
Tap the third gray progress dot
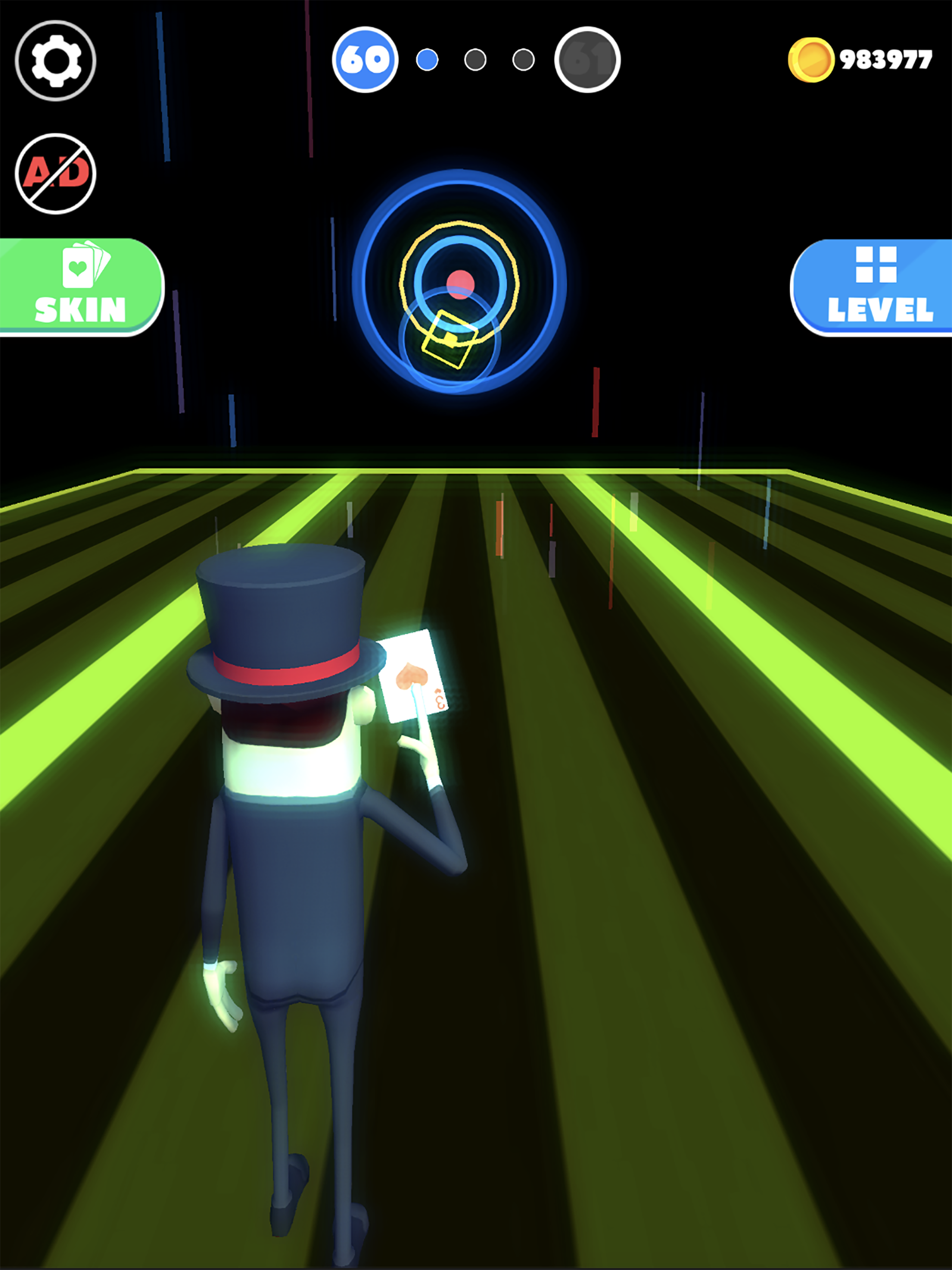click(524, 59)
